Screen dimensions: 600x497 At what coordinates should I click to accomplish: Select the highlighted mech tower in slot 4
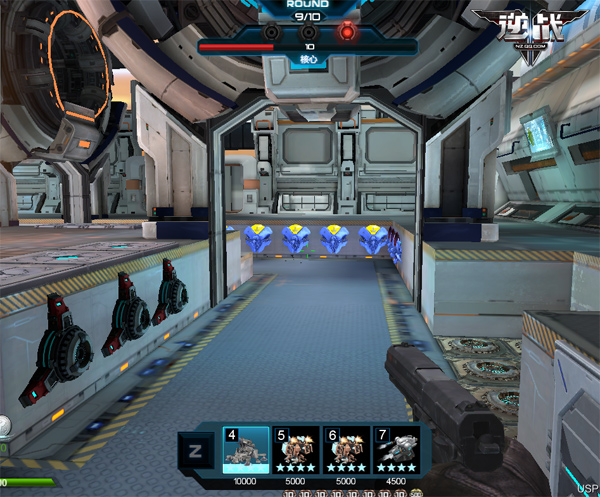[246, 449]
